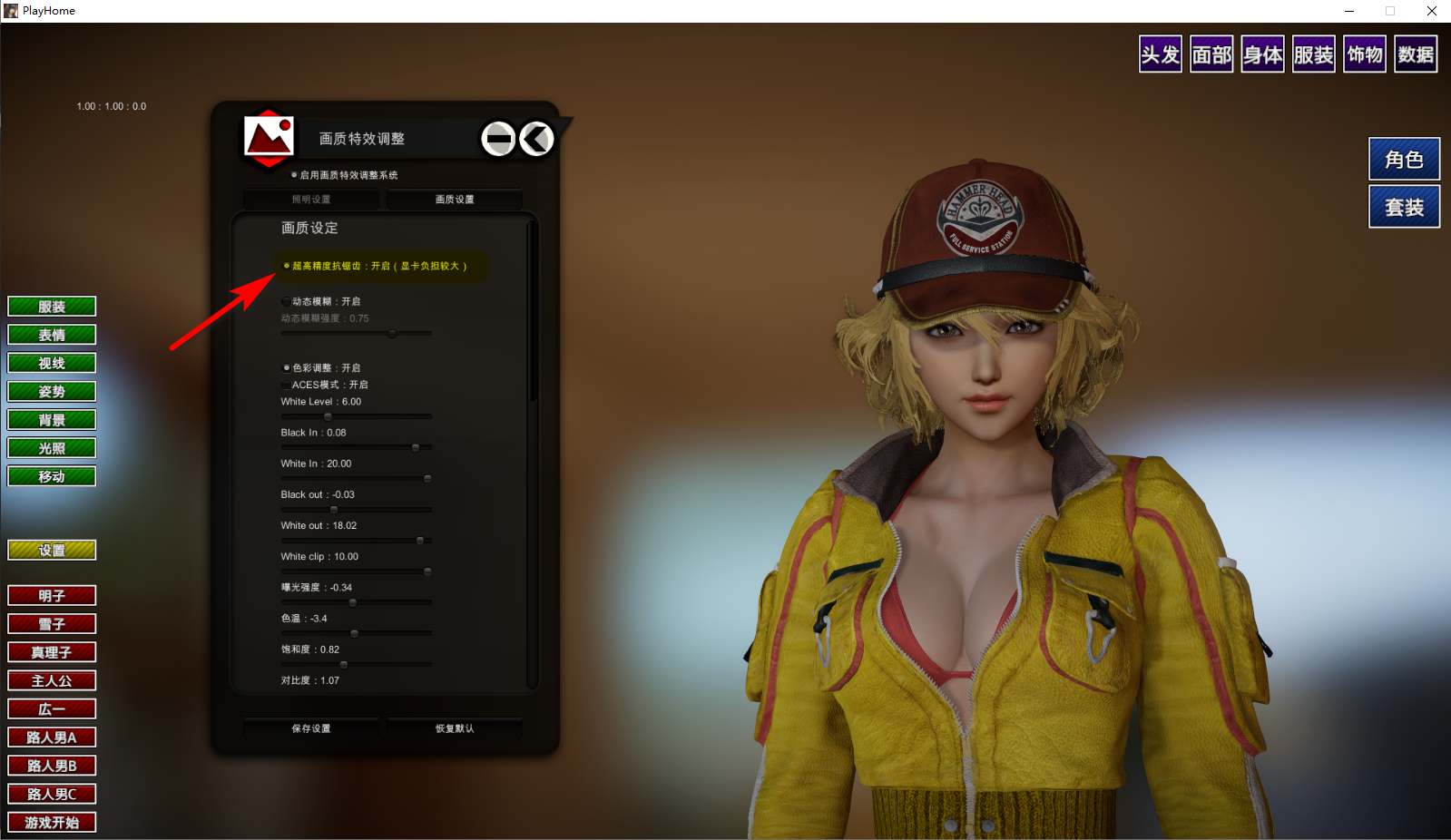Click the blue 角色 character button
Viewport: 1451px width, 840px height.
point(1404,160)
